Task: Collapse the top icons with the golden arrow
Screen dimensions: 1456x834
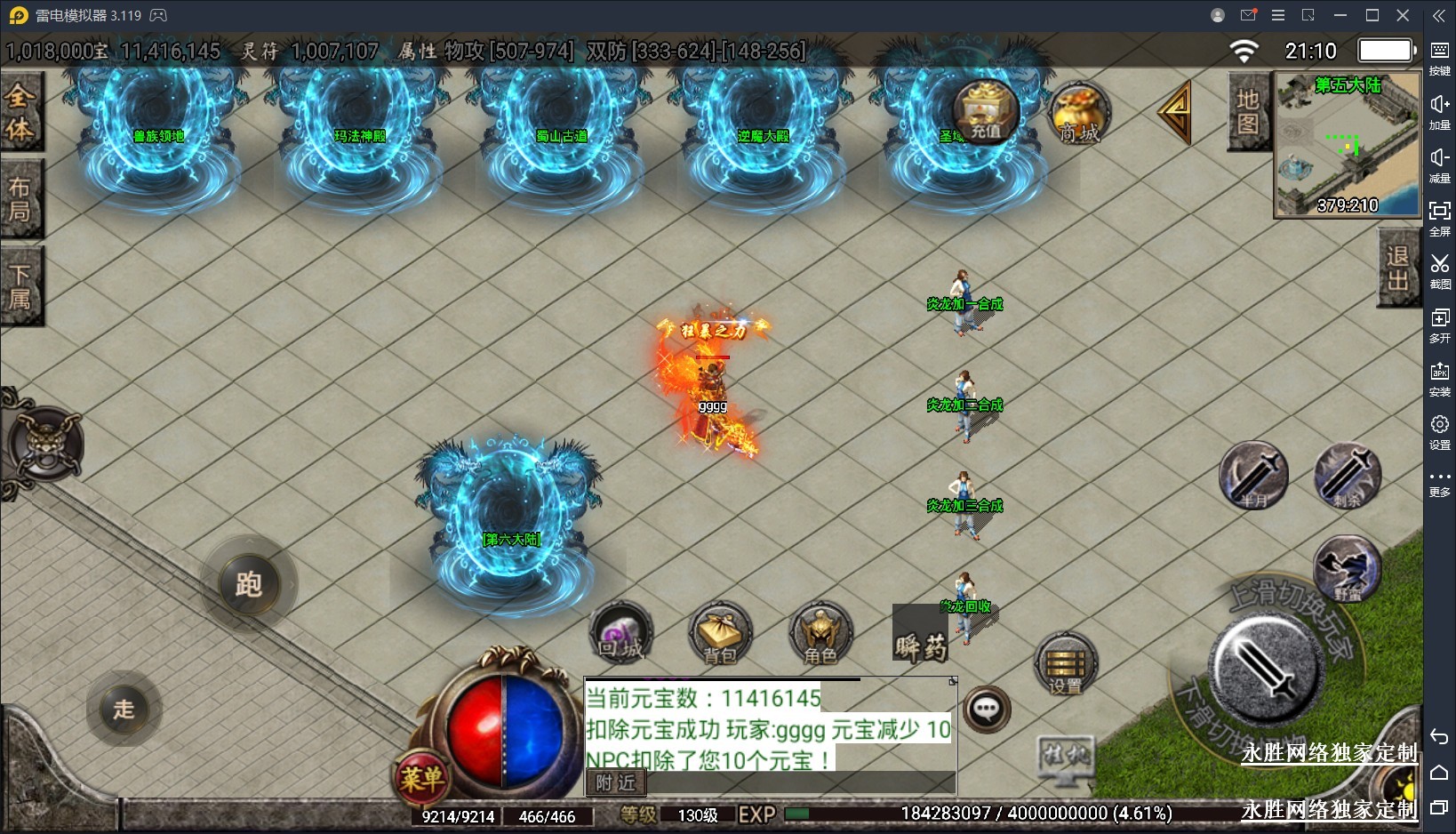Action: [x=1175, y=111]
